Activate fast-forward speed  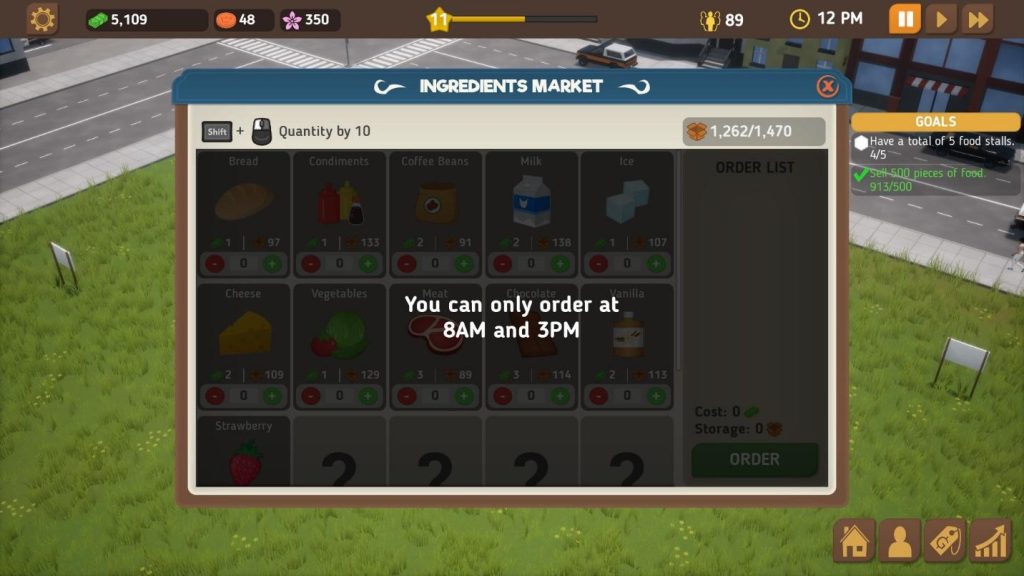pos(978,19)
